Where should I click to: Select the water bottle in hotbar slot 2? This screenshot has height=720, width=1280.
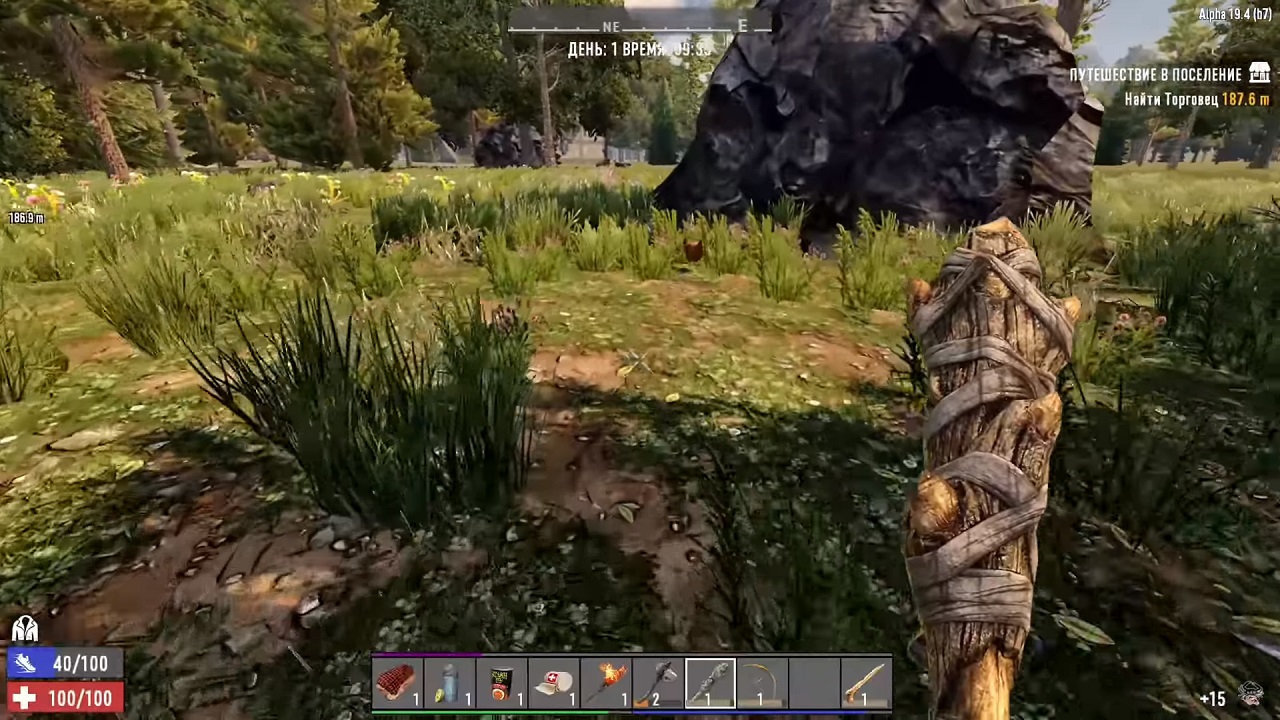[x=450, y=683]
